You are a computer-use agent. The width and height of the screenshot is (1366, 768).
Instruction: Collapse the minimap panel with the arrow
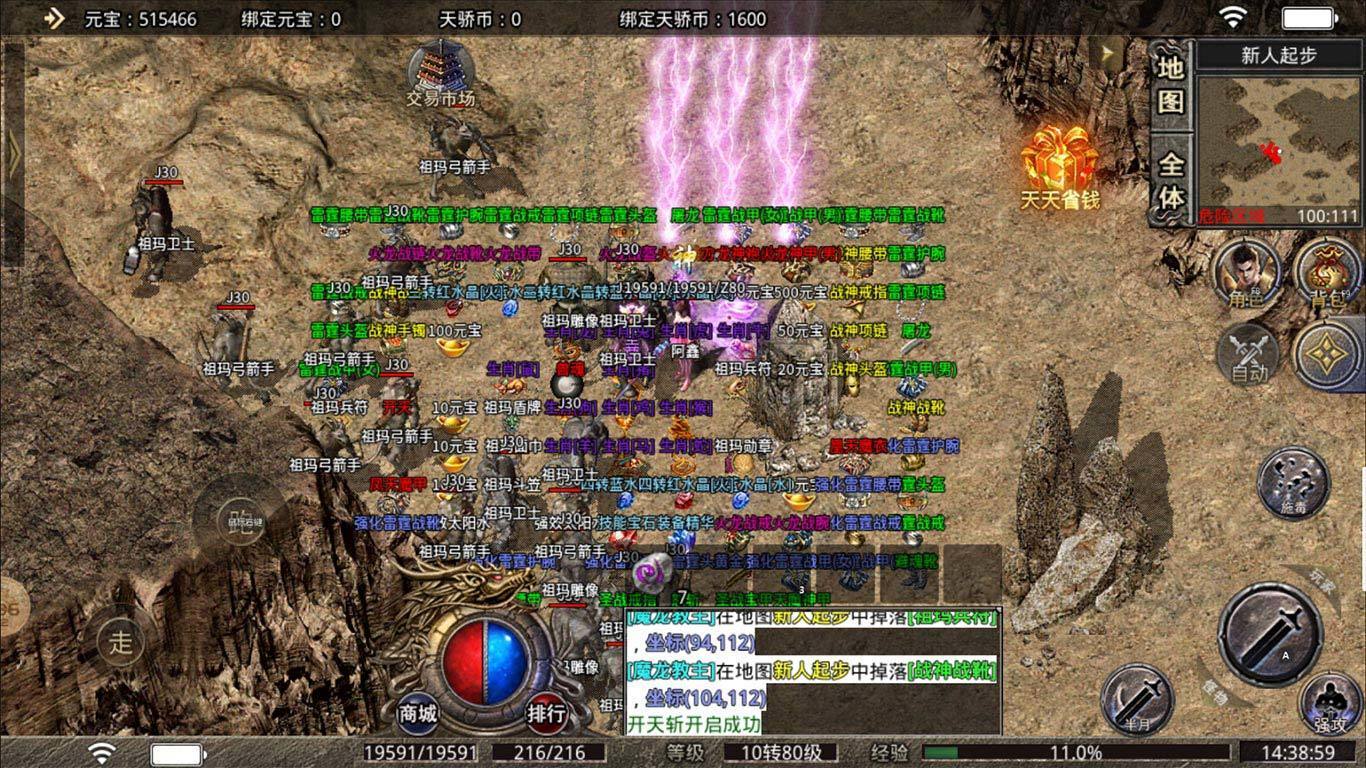(x=1107, y=54)
